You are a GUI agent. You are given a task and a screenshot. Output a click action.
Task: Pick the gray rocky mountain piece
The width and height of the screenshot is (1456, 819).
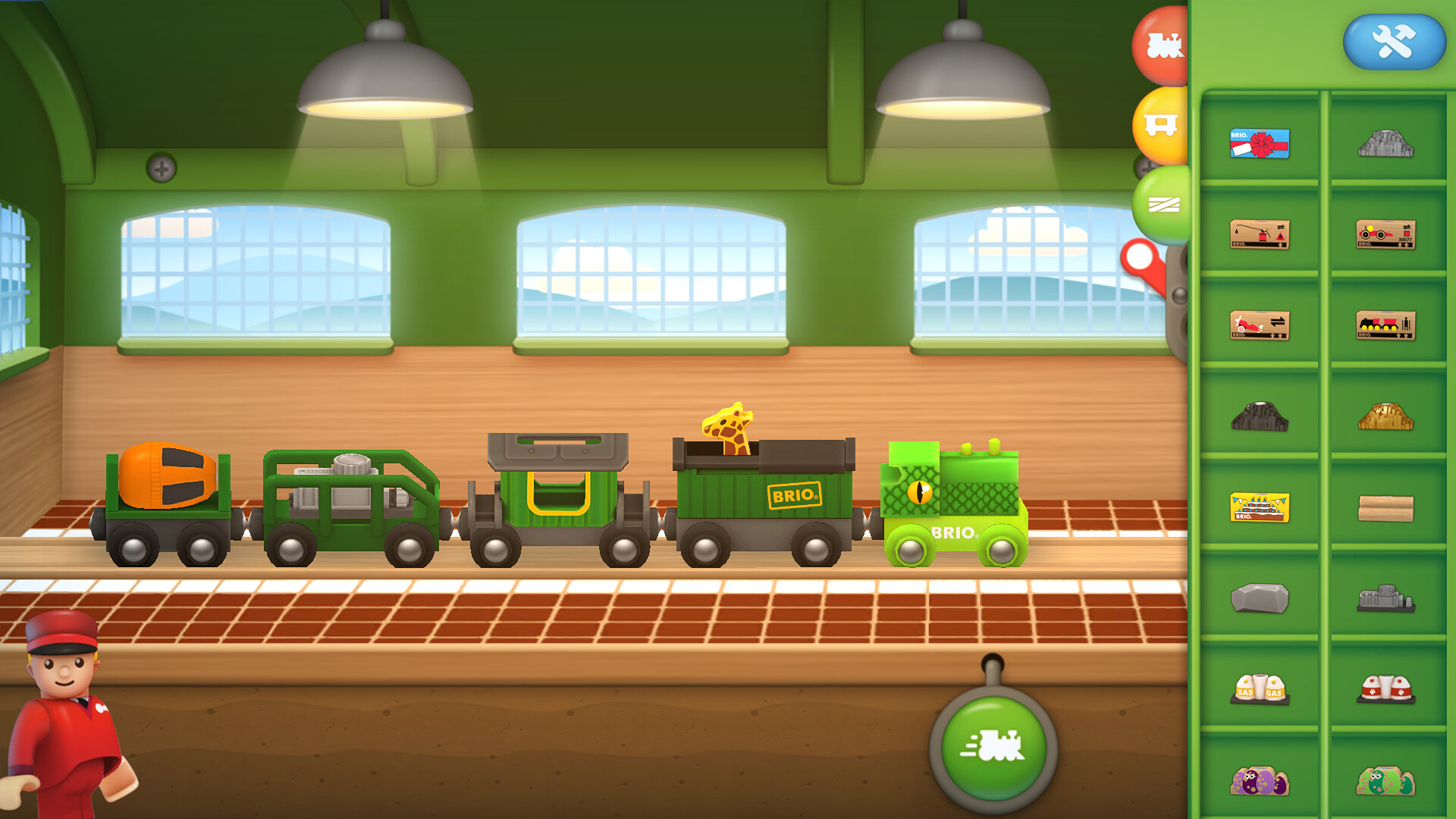click(x=1385, y=143)
